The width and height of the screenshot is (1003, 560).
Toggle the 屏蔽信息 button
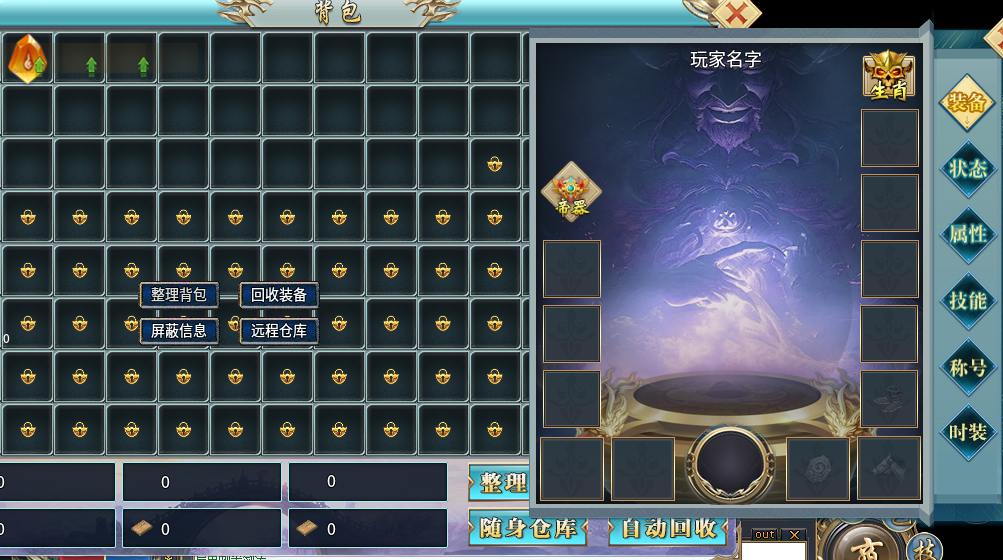[x=179, y=331]
